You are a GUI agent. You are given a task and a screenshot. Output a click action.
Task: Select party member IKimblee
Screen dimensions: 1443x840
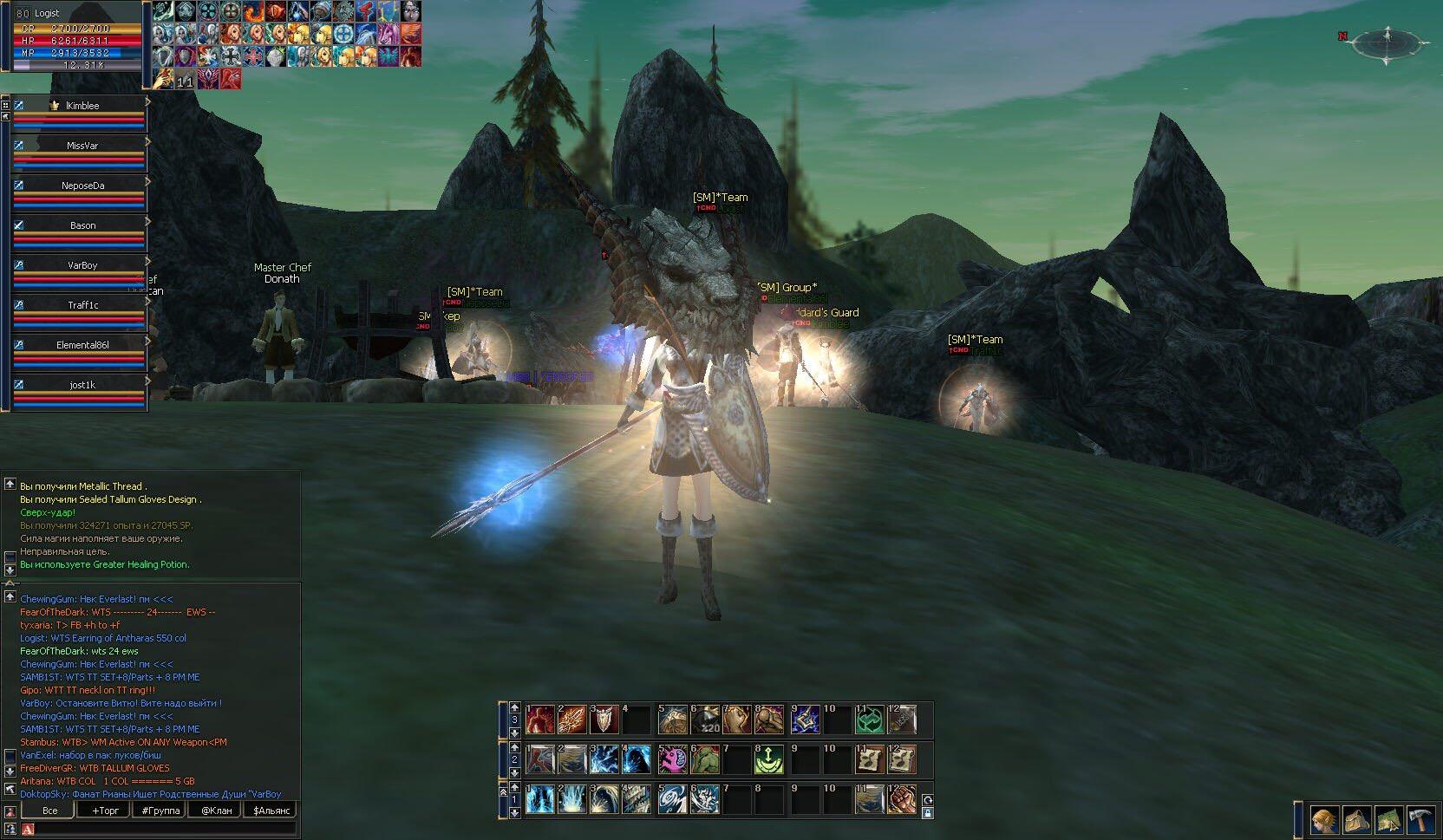[82, 106]
